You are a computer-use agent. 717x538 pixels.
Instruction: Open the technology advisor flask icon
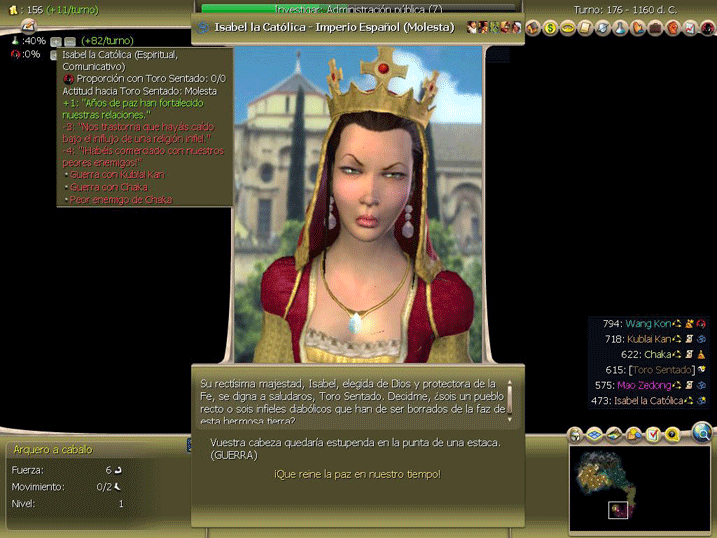tap(619, 28)
